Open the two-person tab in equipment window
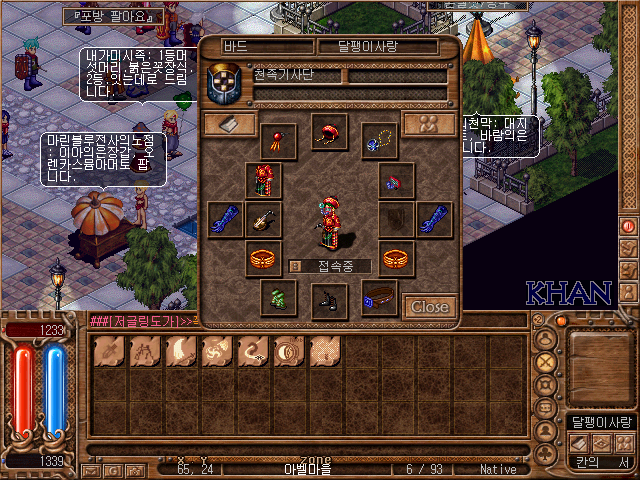This screenshot has width=640, height=480. pyautogui.click(x=430, y=124)
